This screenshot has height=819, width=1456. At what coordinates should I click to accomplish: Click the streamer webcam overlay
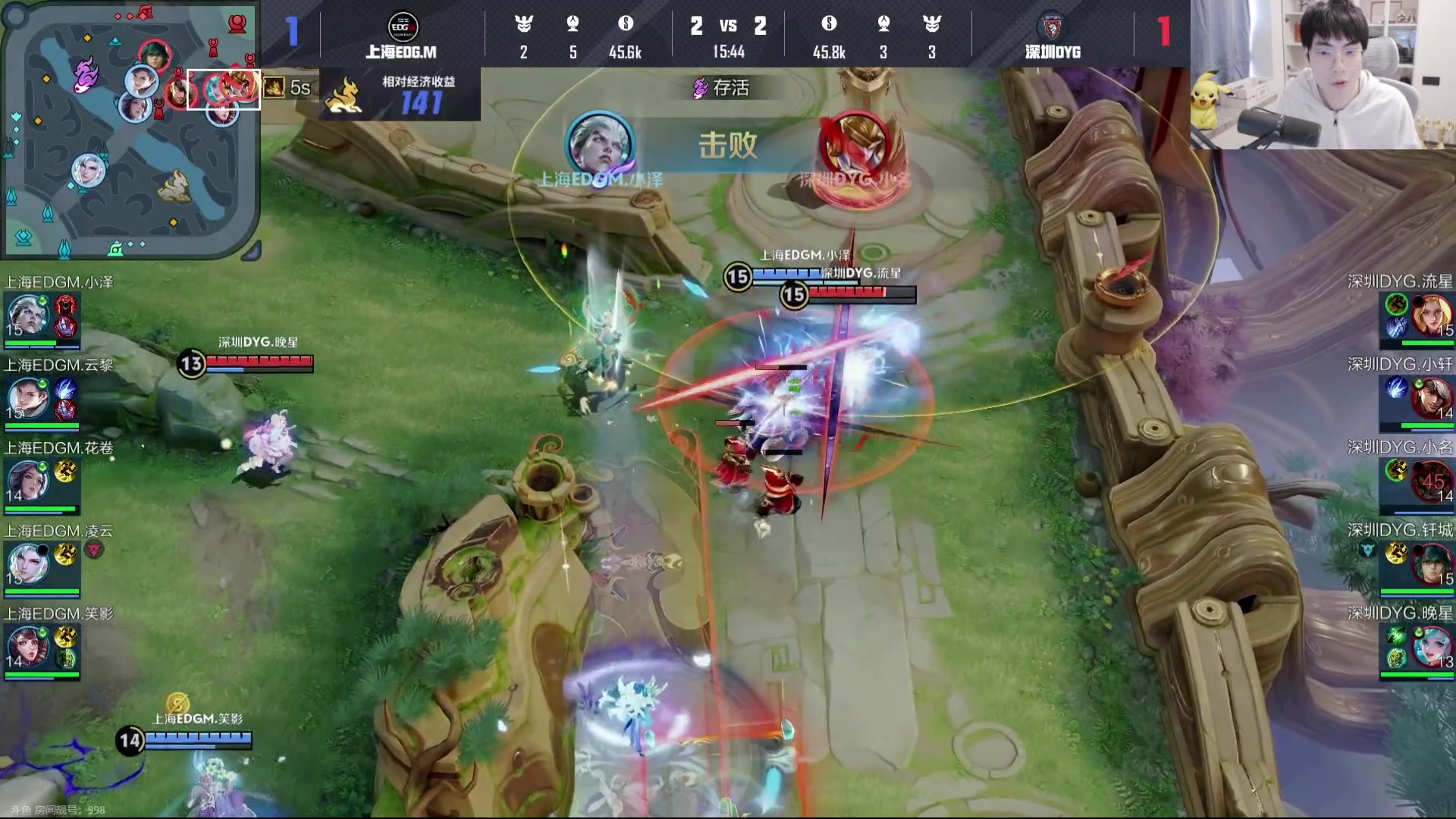[1323, 74]
